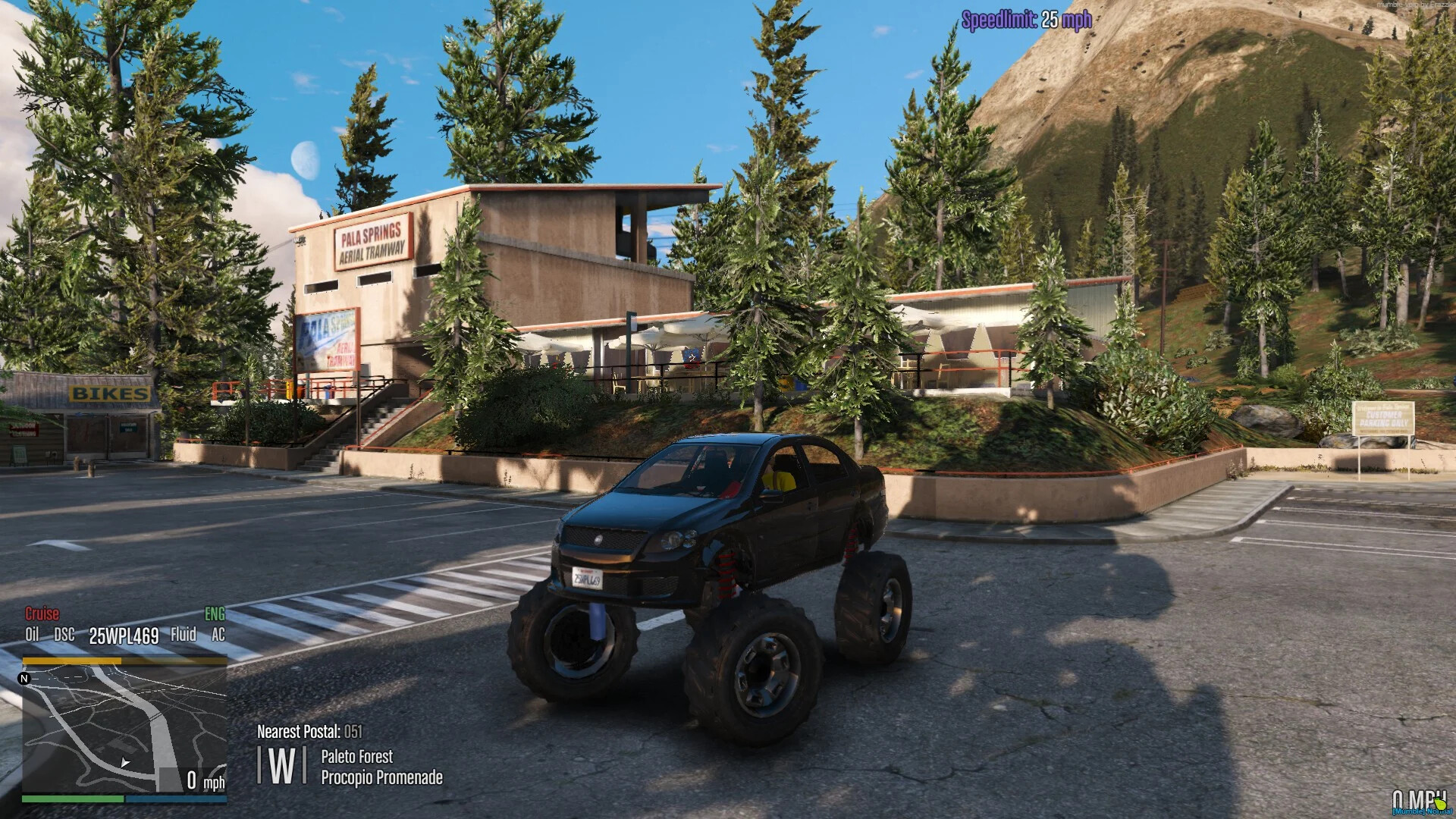Viewport: 1456px width, 819px height.
Task: Click the license plate text 25WPL469
Action: point(124,635)
